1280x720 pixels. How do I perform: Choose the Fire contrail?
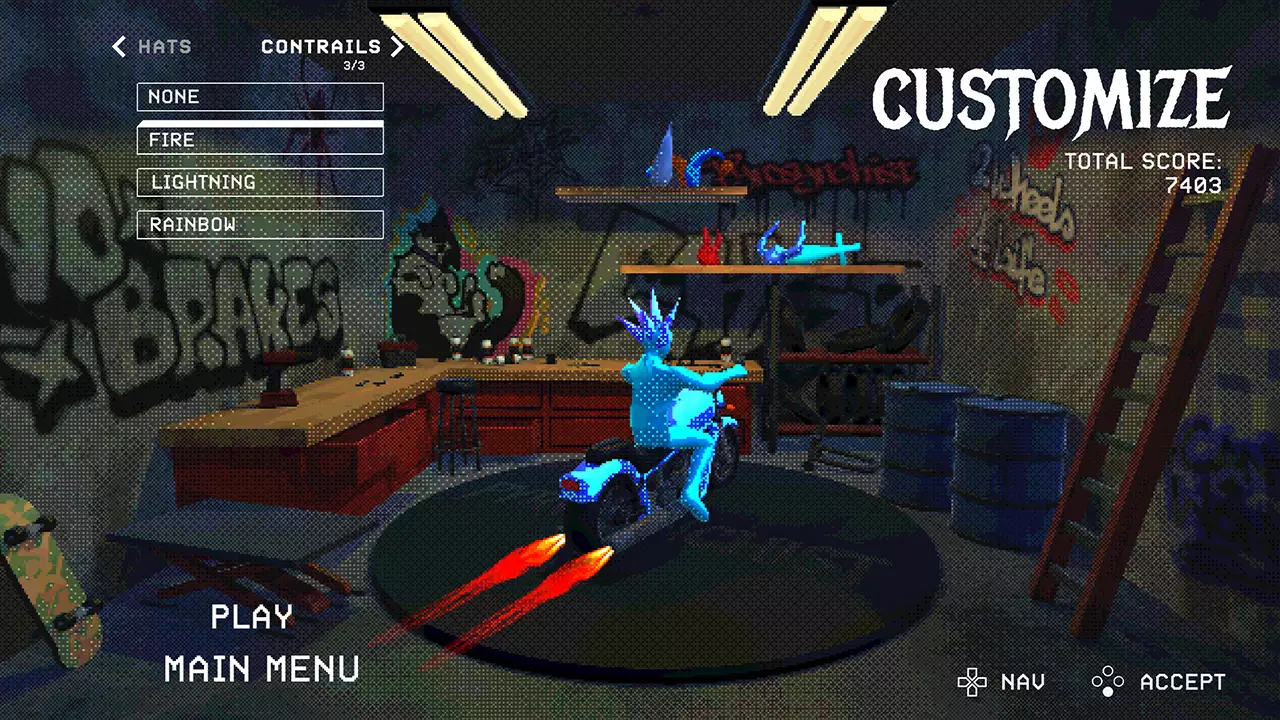click(260, 140)
